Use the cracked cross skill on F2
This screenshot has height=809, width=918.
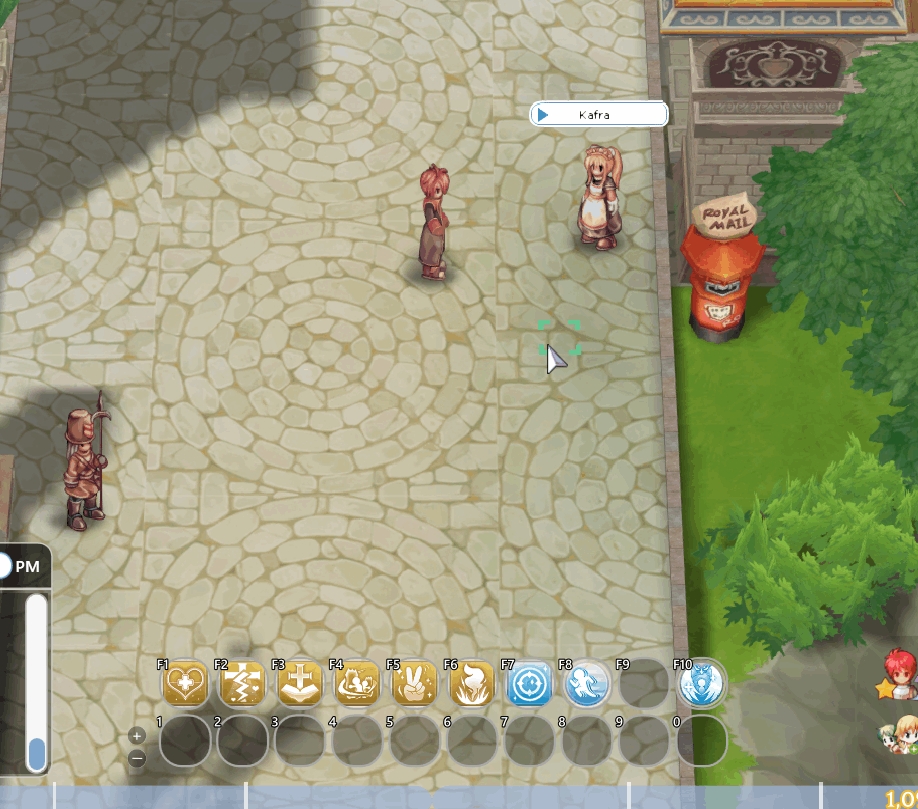[242, 684]
